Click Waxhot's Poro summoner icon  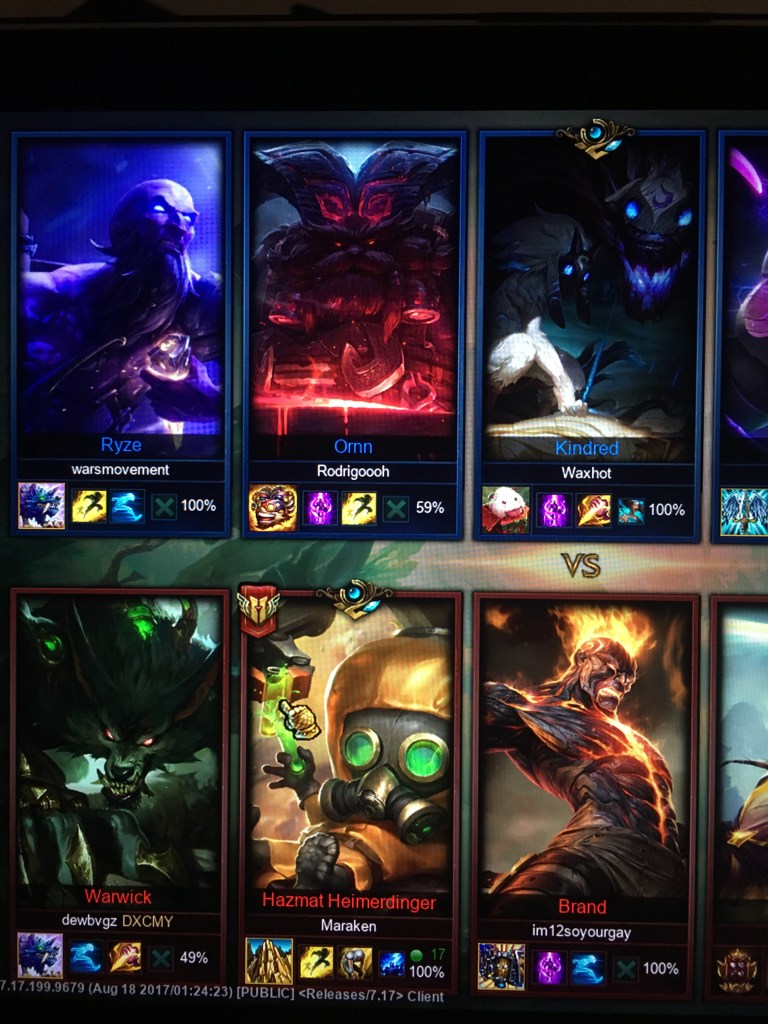pyautogui.click(x=506, y=510)
